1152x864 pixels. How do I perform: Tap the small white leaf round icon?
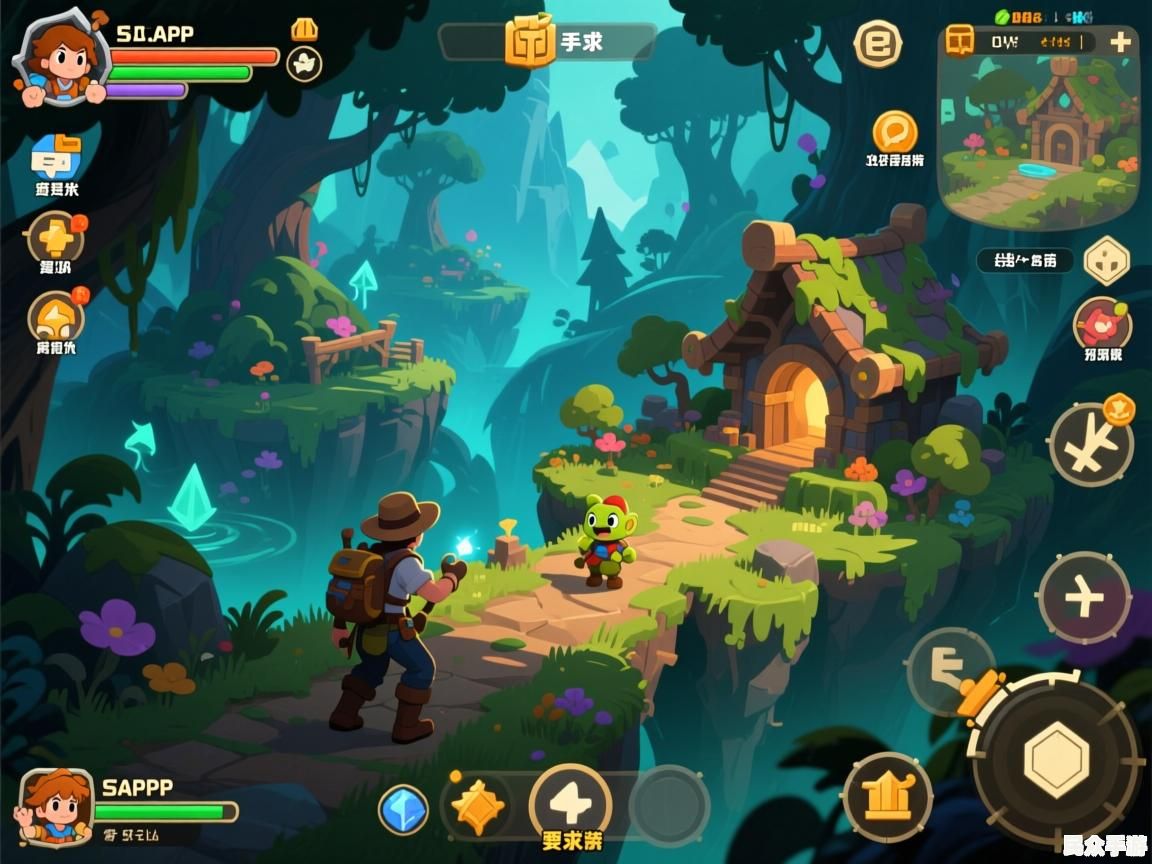(x=304, y=64)
